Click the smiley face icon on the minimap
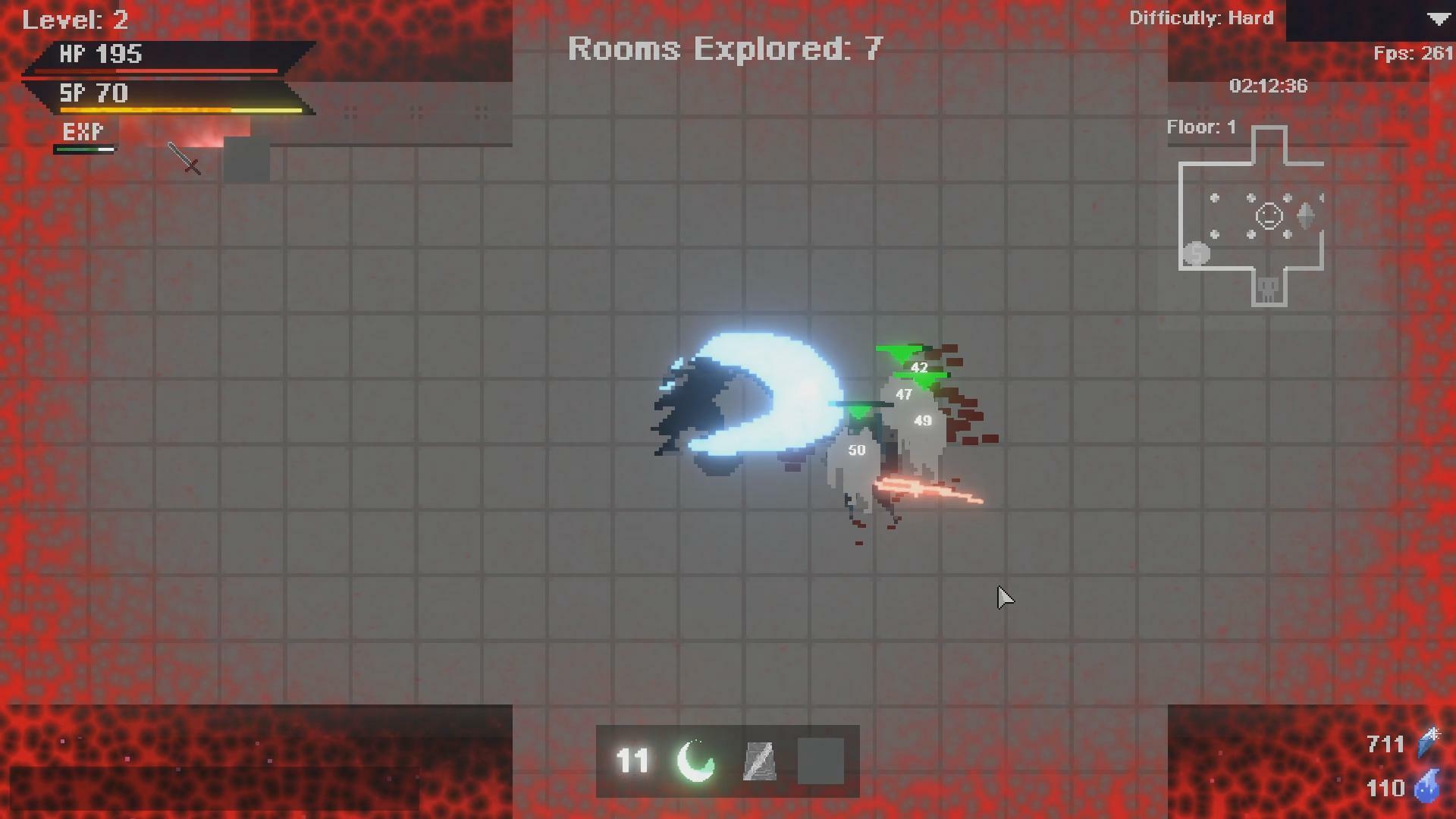The height and width of the screenshot is (819, 1456). point(1269,215)
